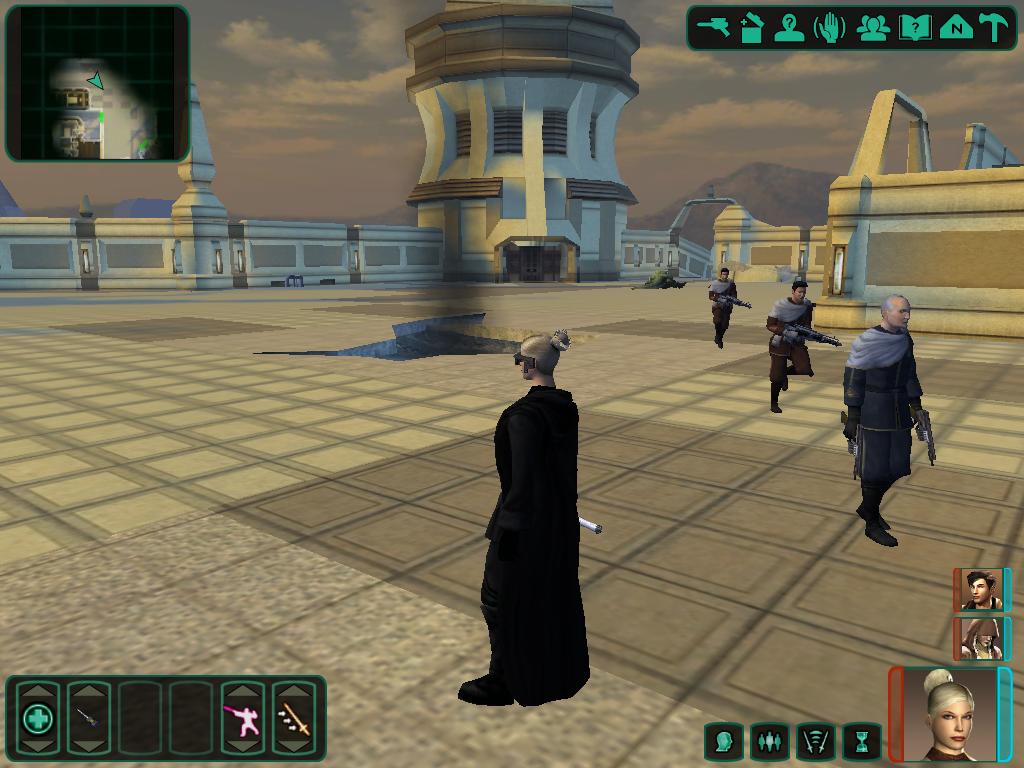This screenshot has width=1024, height=768.
Task: Use the green medpac cross slot
Action: coord(38,718)
